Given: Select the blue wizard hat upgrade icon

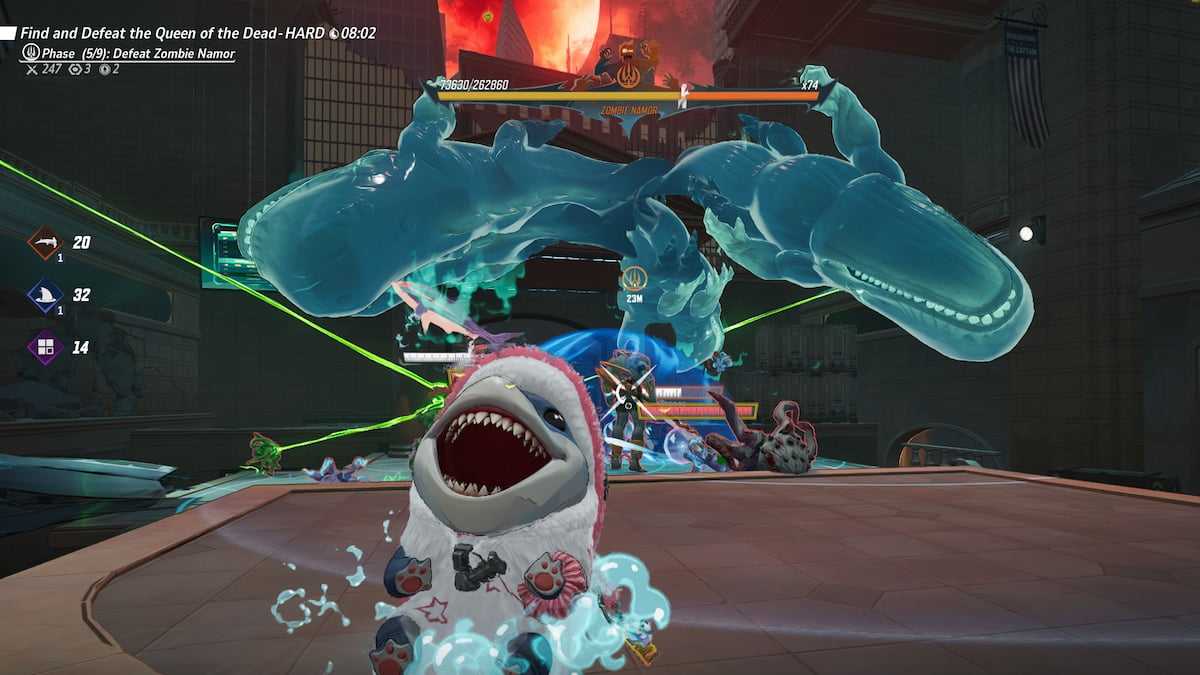Looking at the screenshot, I should pyautogui.click(x=45, y=295).
